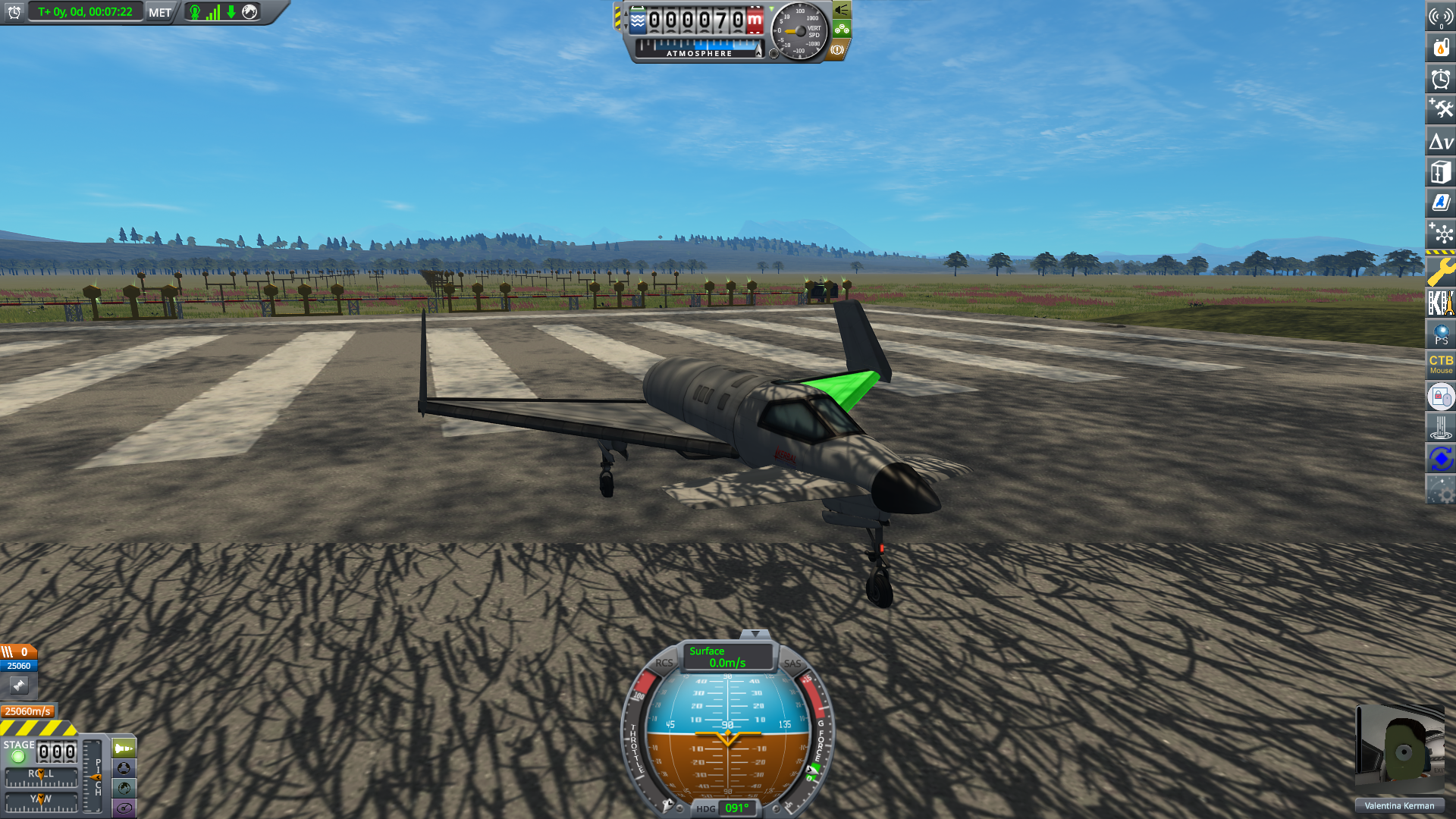Open the Kerbal Alarm Clock panel
This screenshot has width=1456, height=819.
[x=1442, y=78]
